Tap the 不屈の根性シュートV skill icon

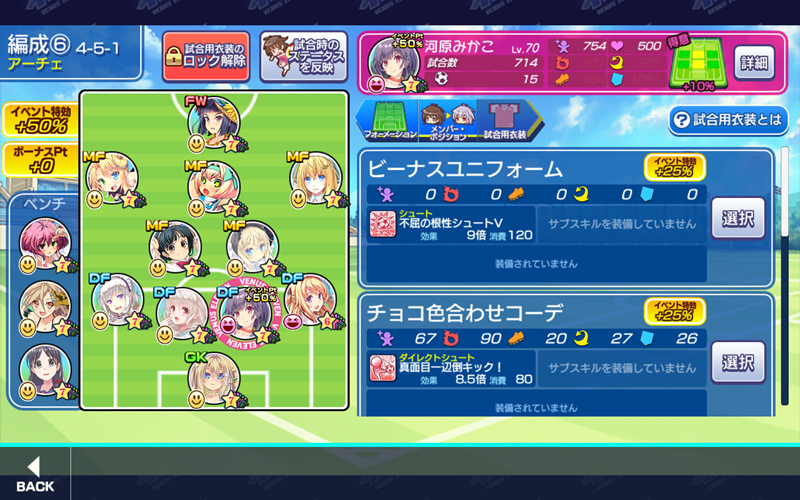(383, 223)
